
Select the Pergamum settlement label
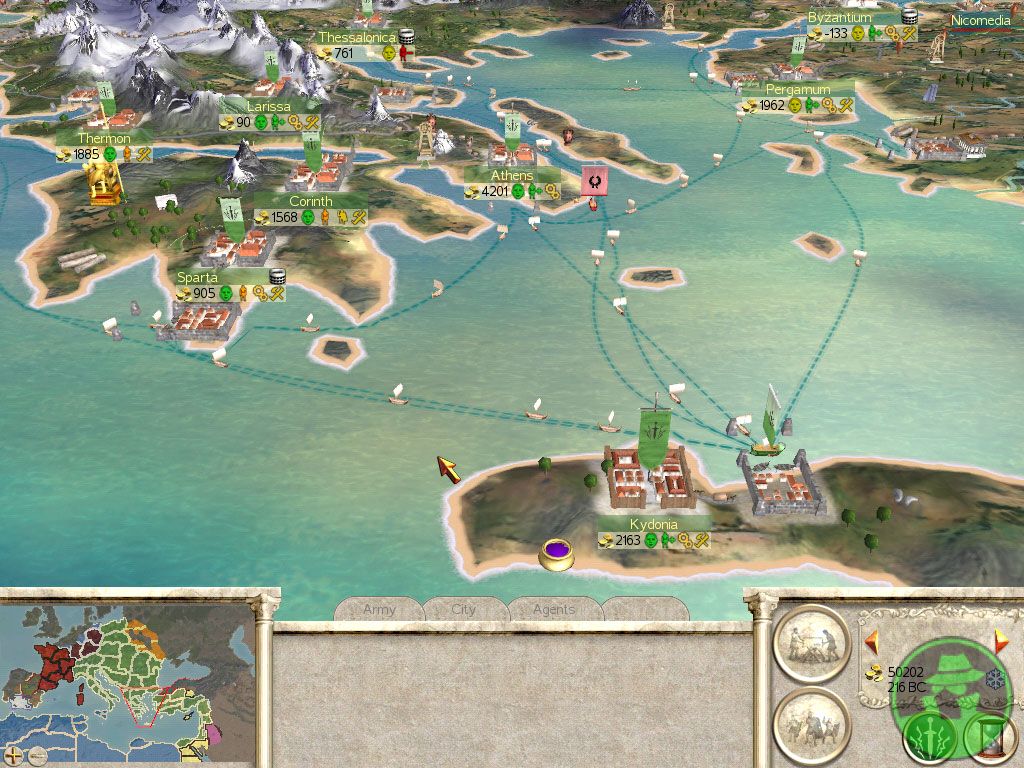coord(798,90)
